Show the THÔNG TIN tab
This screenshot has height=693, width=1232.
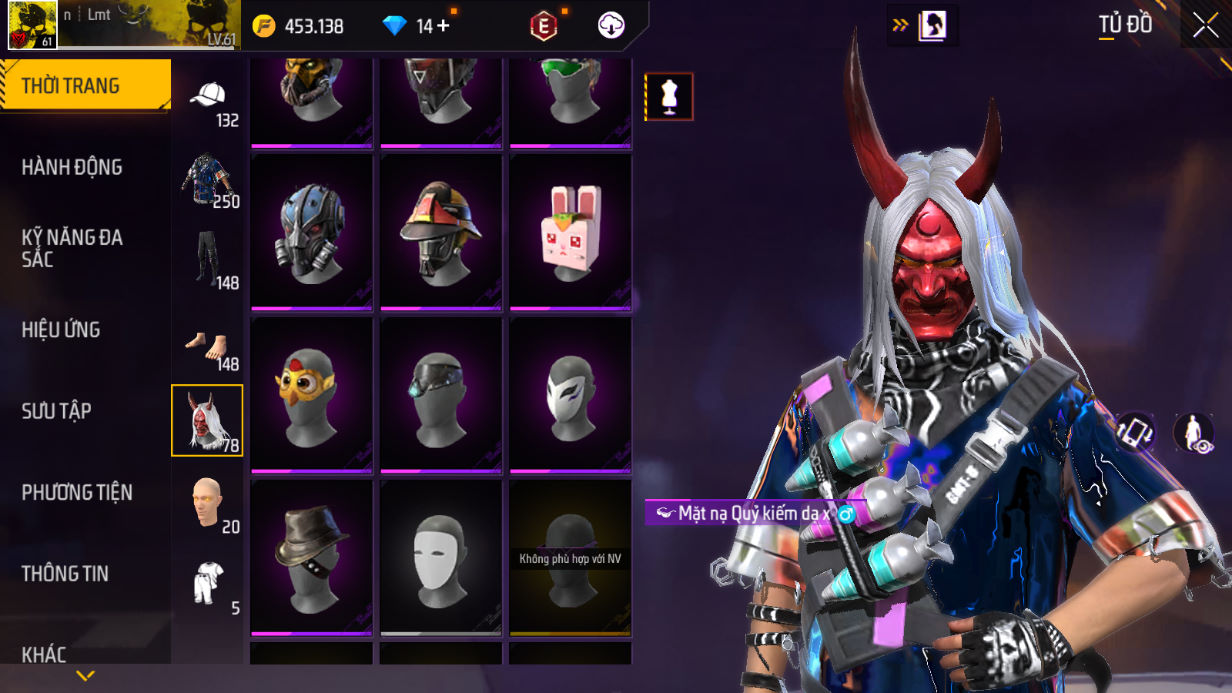tap(65, 573)
